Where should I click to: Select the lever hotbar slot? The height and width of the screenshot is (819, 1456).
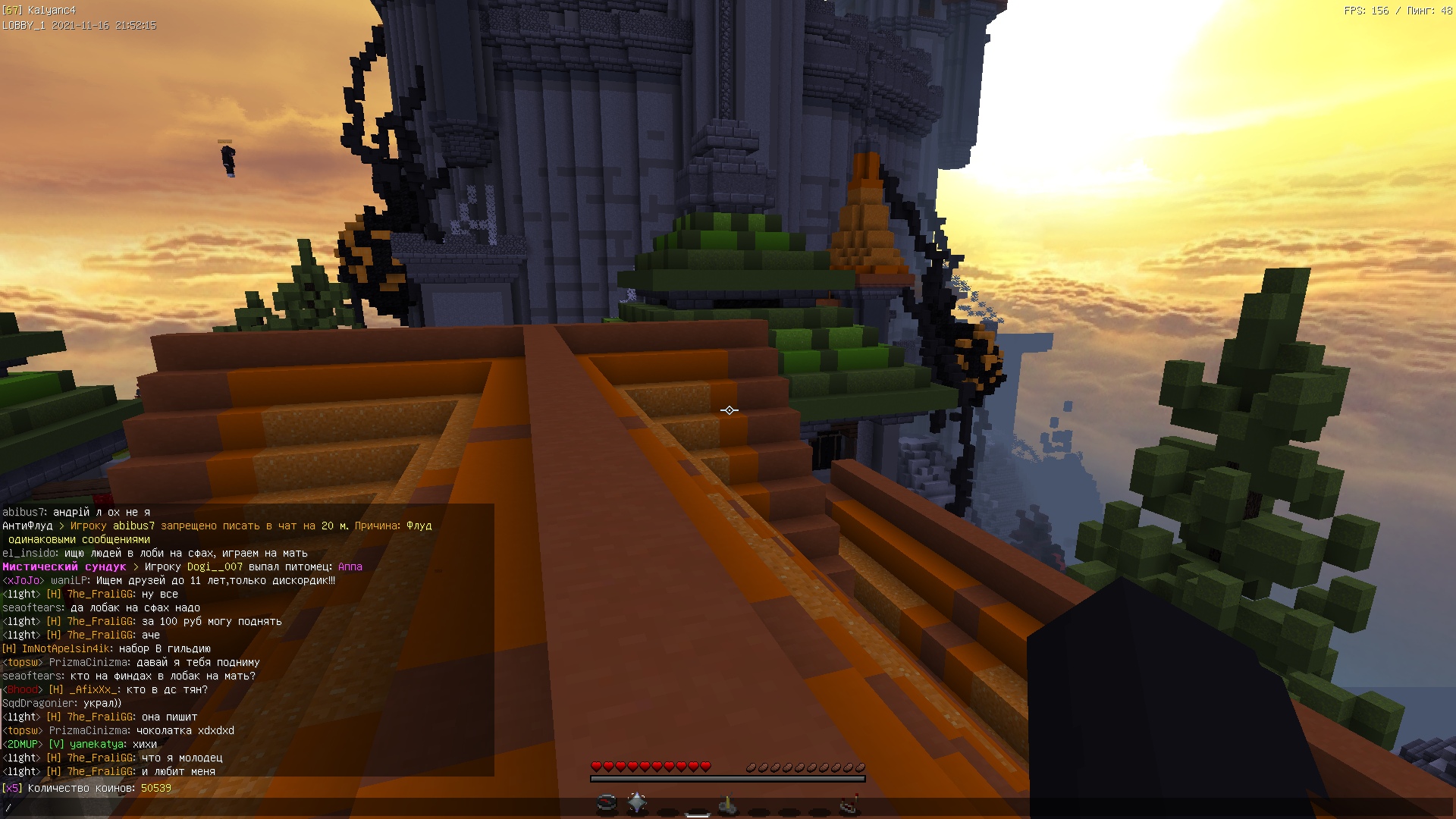click(x=728, y=804)
